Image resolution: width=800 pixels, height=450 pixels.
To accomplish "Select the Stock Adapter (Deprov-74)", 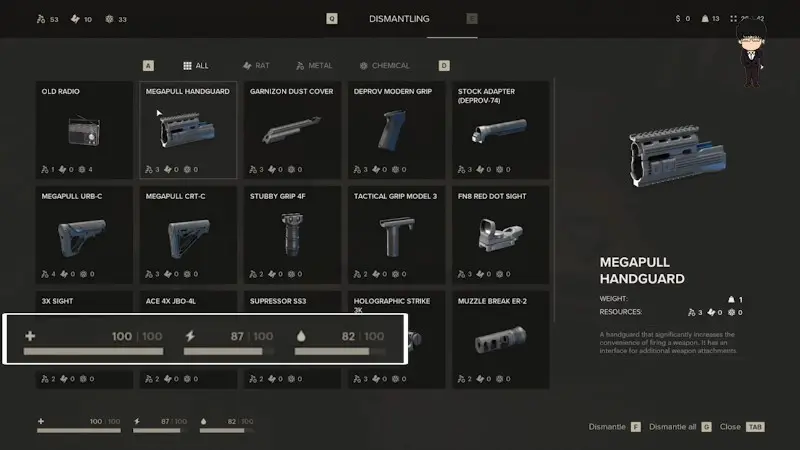I will 500,130.
